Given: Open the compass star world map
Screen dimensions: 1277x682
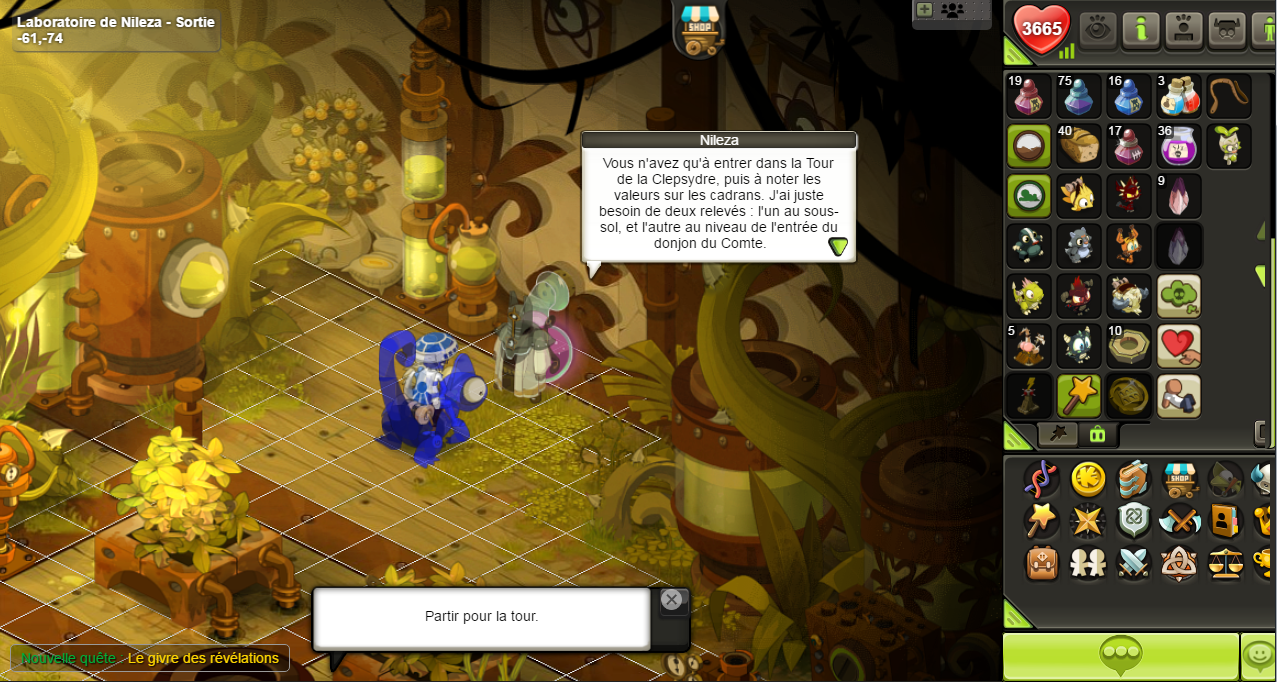Looking at the screenshot, I should pos(1088,521).
